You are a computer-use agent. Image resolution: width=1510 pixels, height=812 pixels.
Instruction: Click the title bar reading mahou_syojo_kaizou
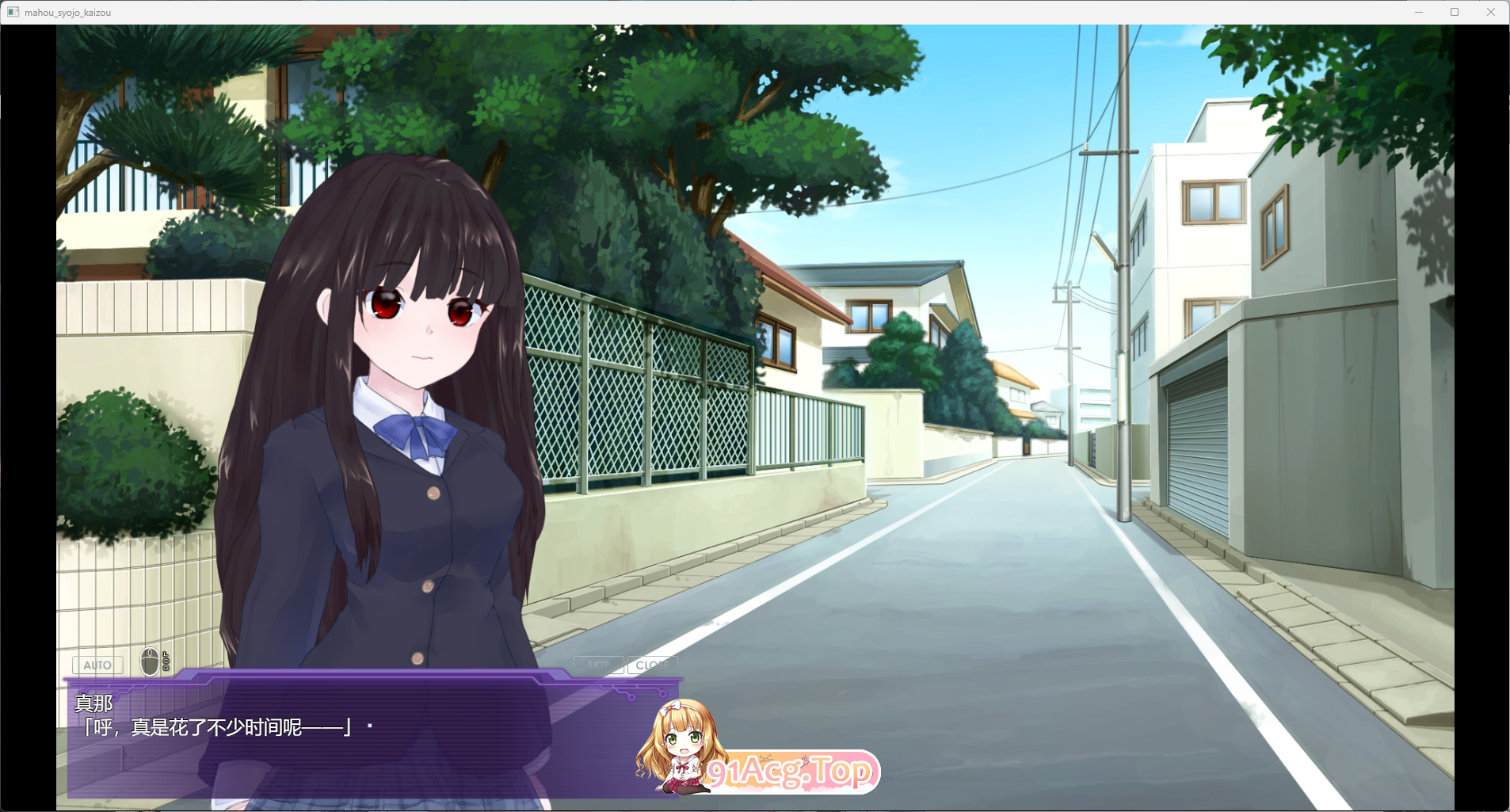coord(68,12)
